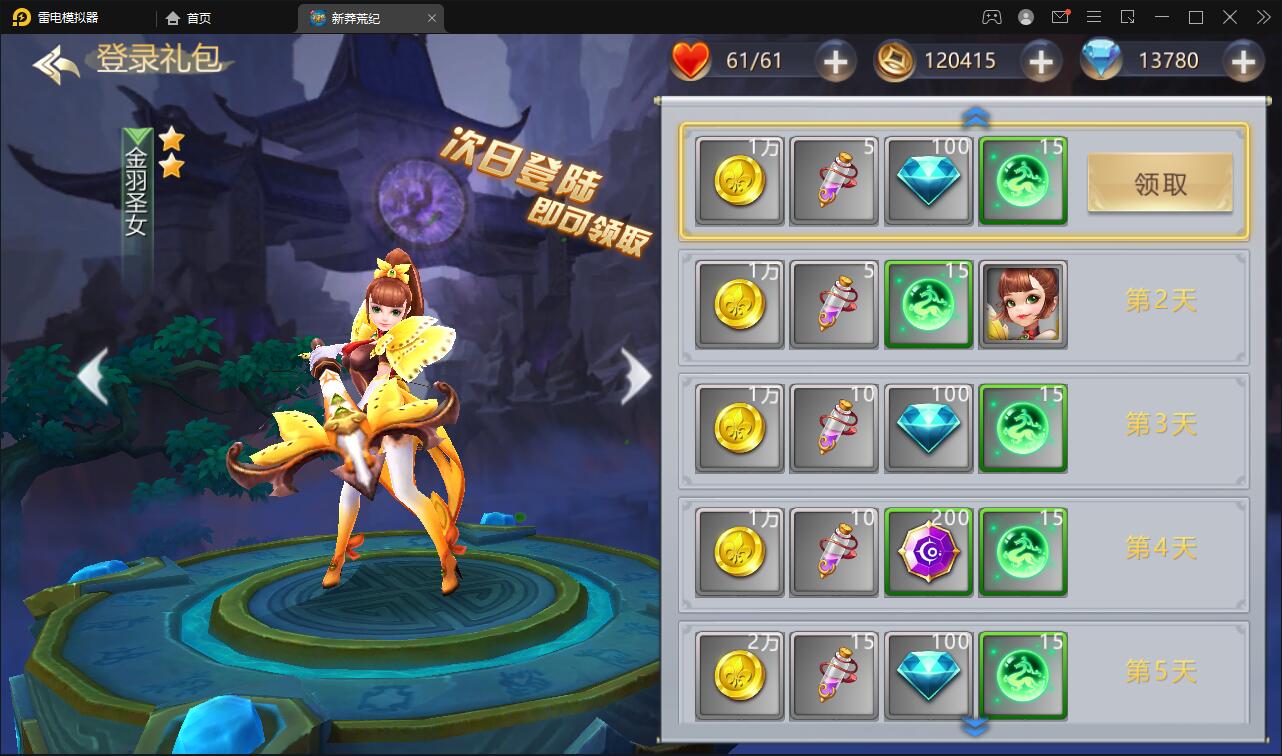Click the character portrait reward in day 2

[1022, 304]
